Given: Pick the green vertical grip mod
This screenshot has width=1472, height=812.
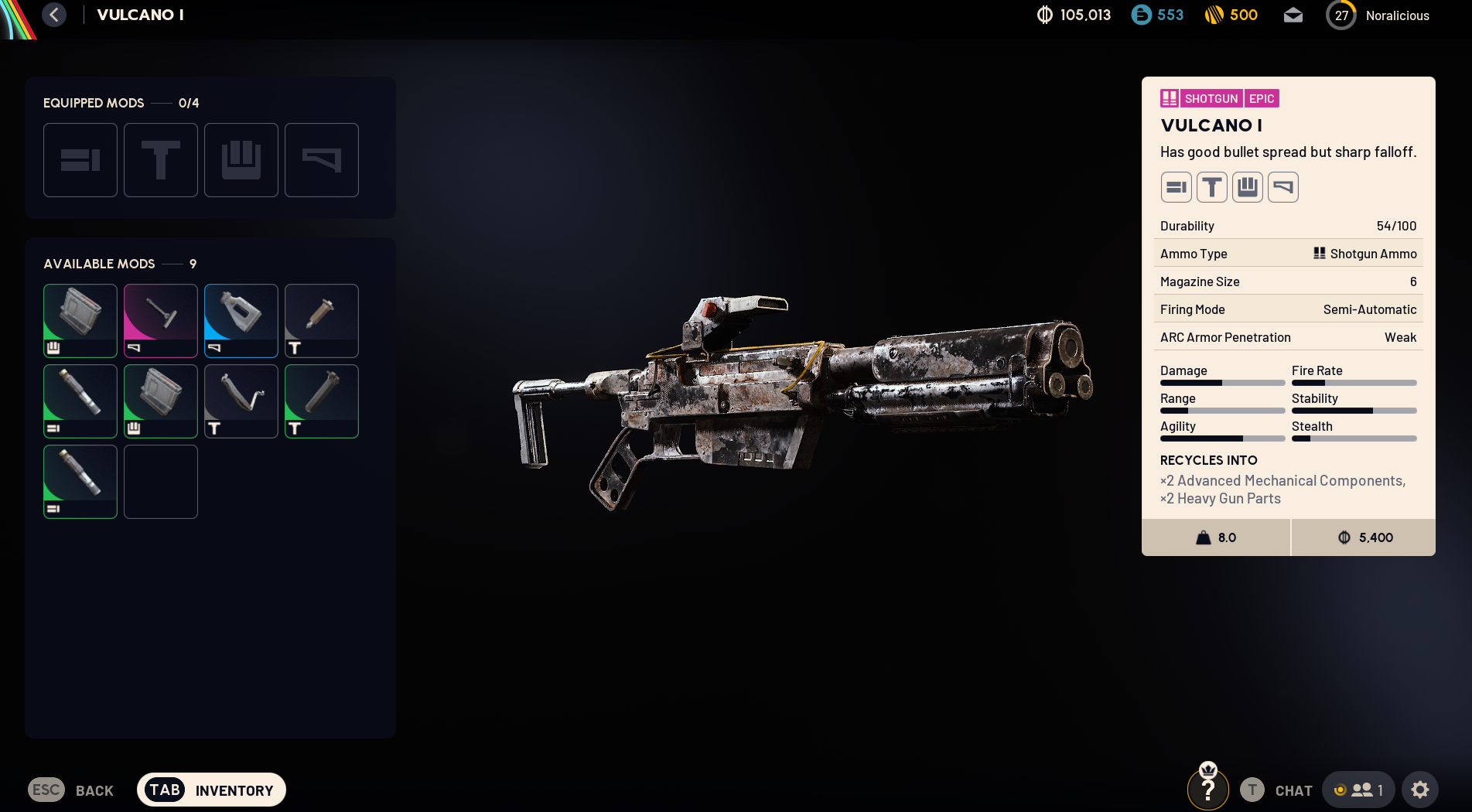Looking at the screenshot, I should click(322, 401).
